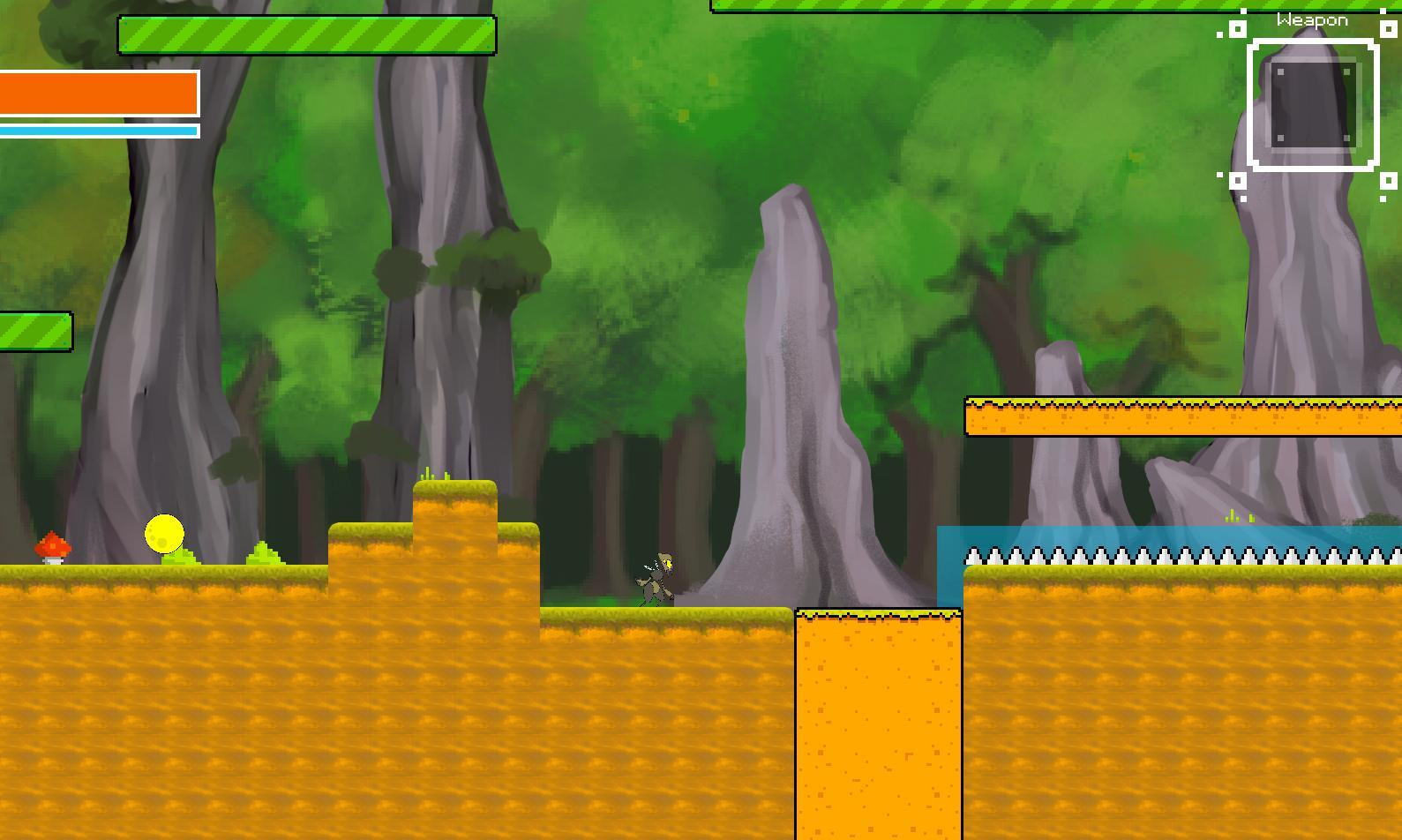The image size is (1402, 840).
Task: Toggle the cyan stamina bar below the orange bar
Action: 97,129
